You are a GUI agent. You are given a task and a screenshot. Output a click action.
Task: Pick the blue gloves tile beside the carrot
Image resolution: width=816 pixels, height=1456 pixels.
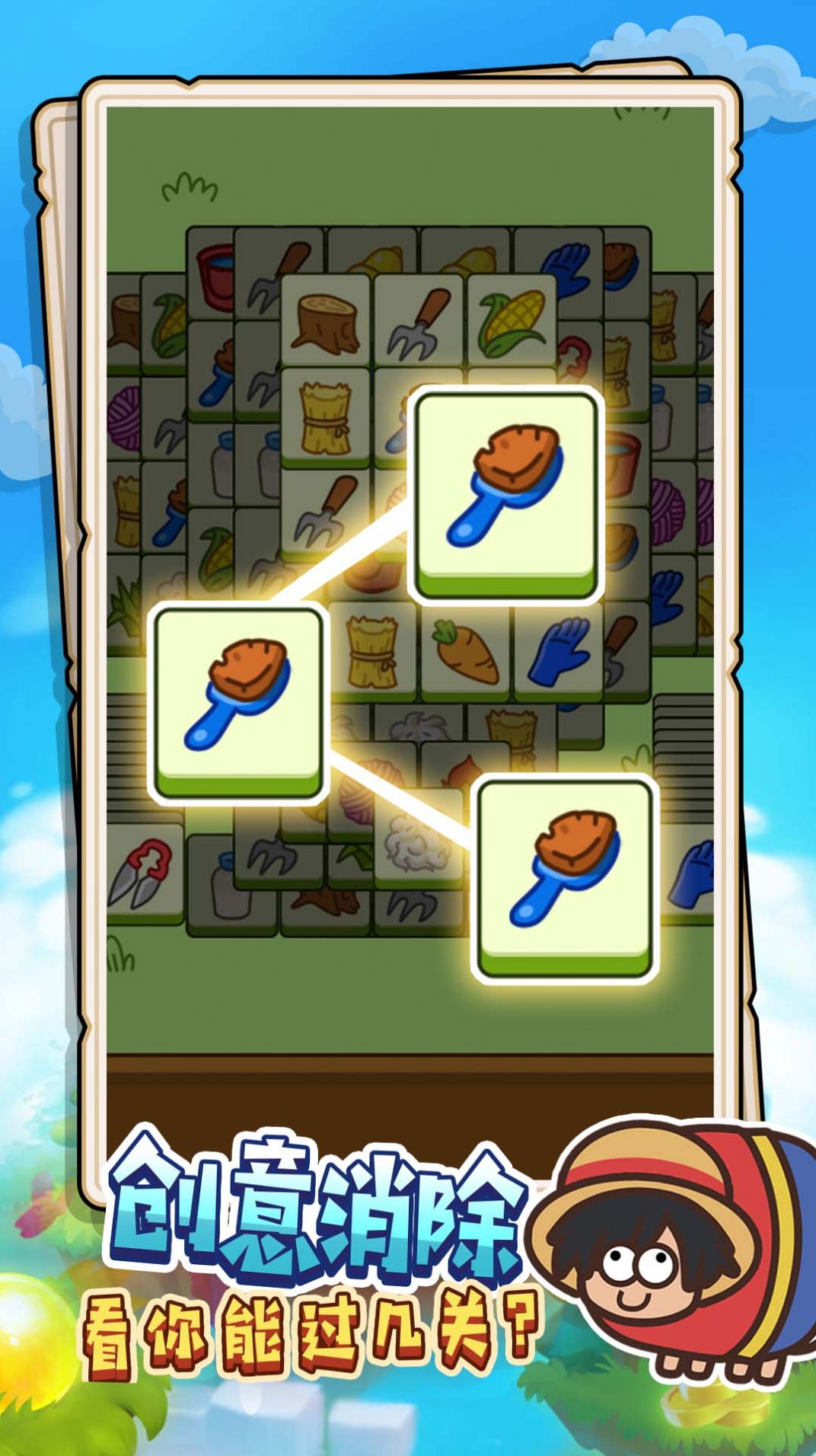pyautogui.click(x=559, y=652)
